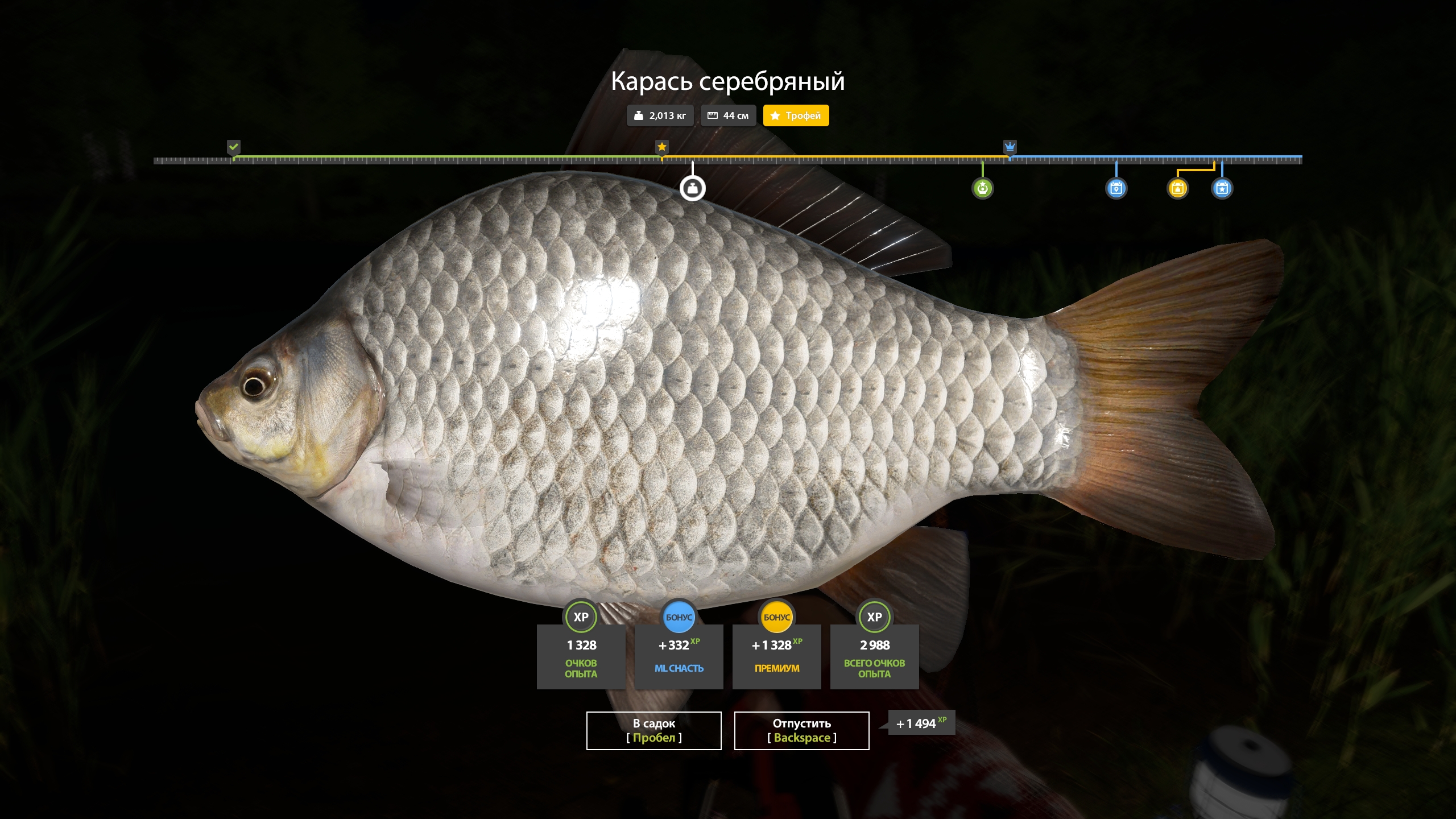
Task: Click the blue crown threshold marker
Action: pos(1010,147)
